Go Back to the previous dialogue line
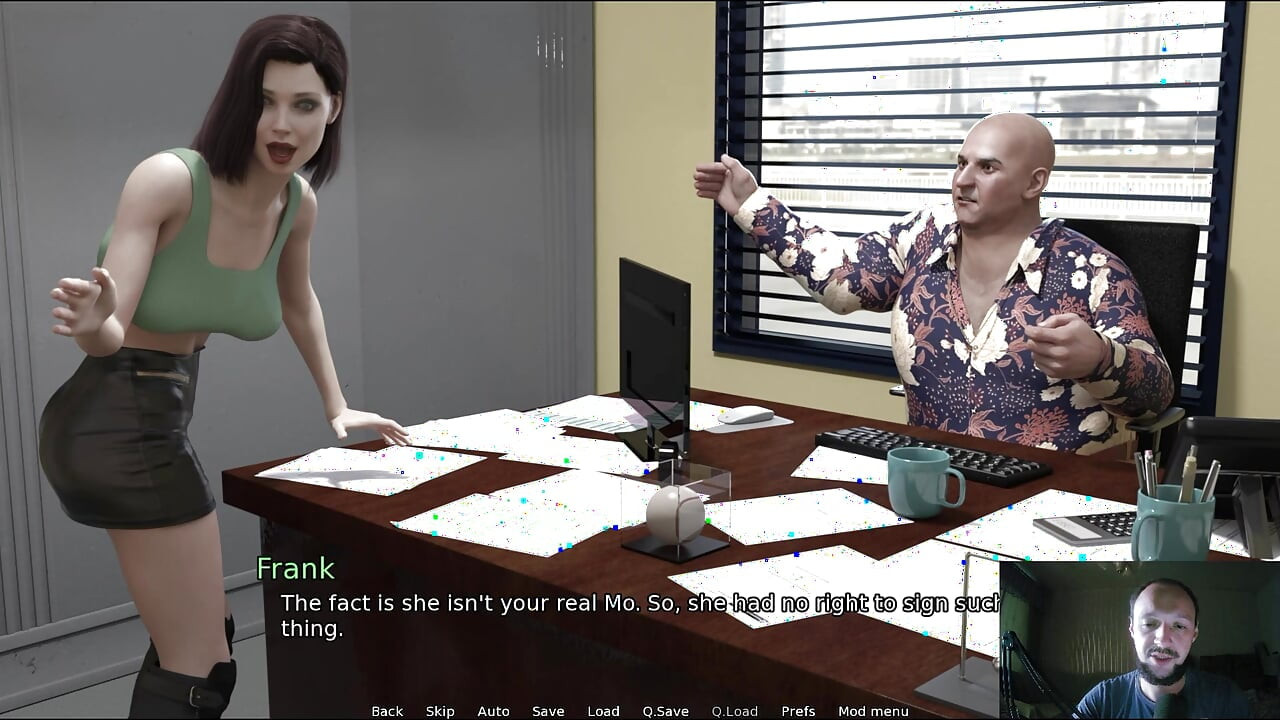This screenshot has height=720, width=1280. pos(387,711)
